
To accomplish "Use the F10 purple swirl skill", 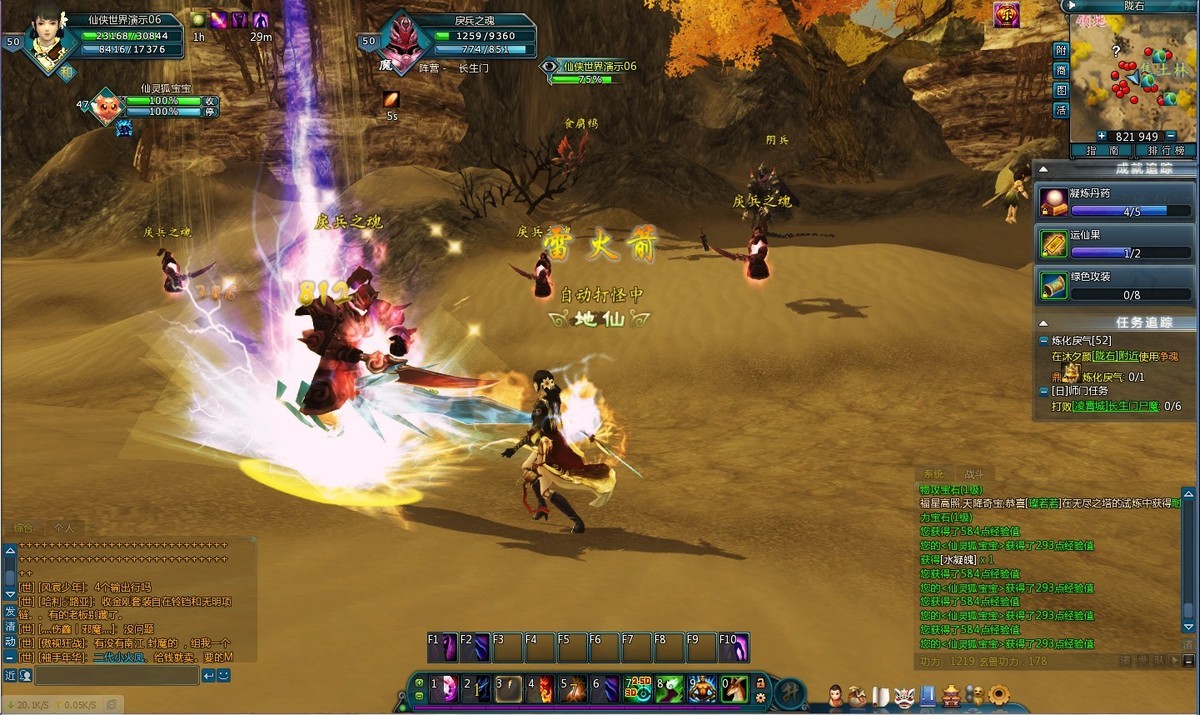I will pos(735,648).
